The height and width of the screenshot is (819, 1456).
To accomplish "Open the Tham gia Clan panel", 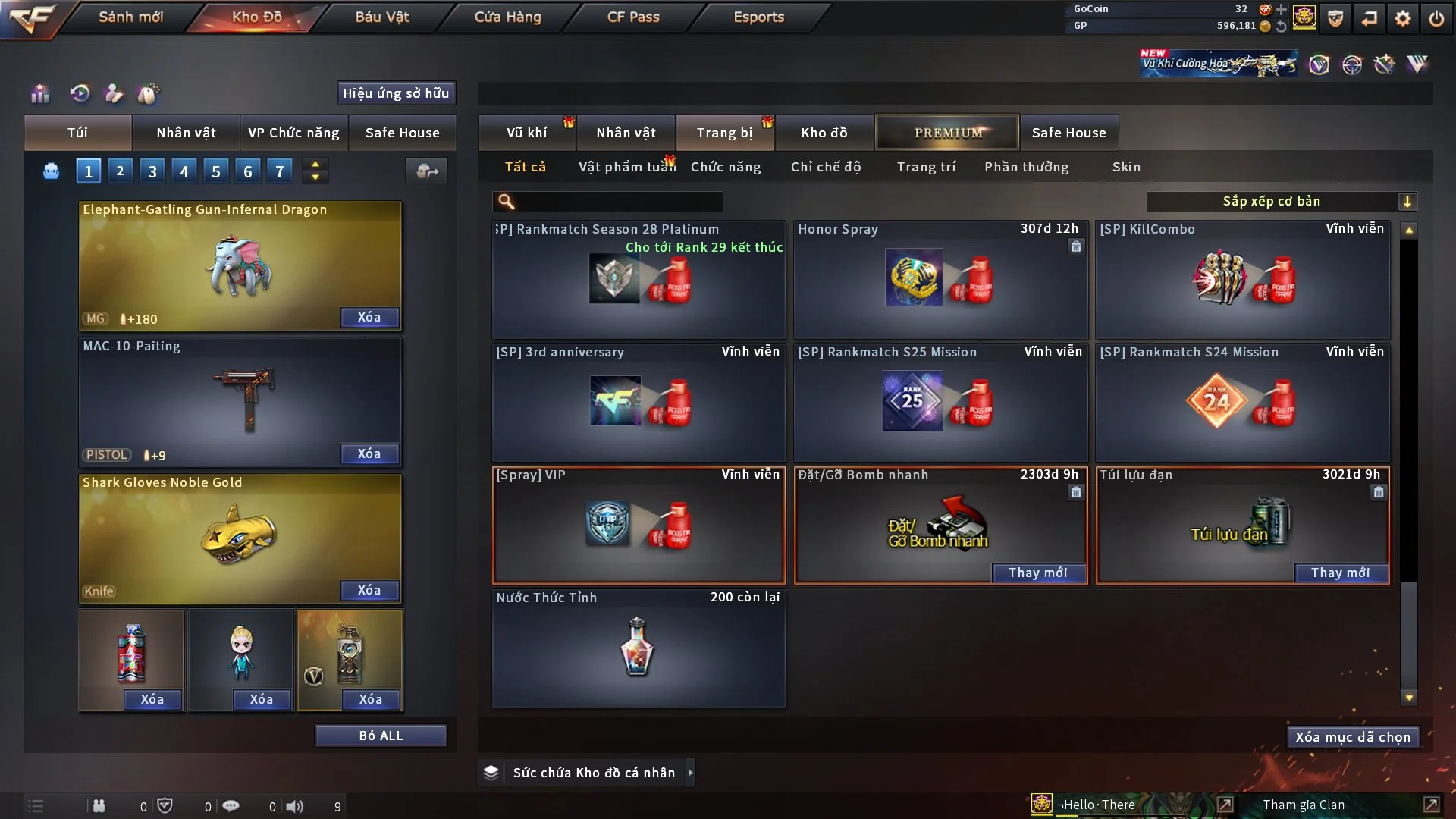I will (1304, 805).
